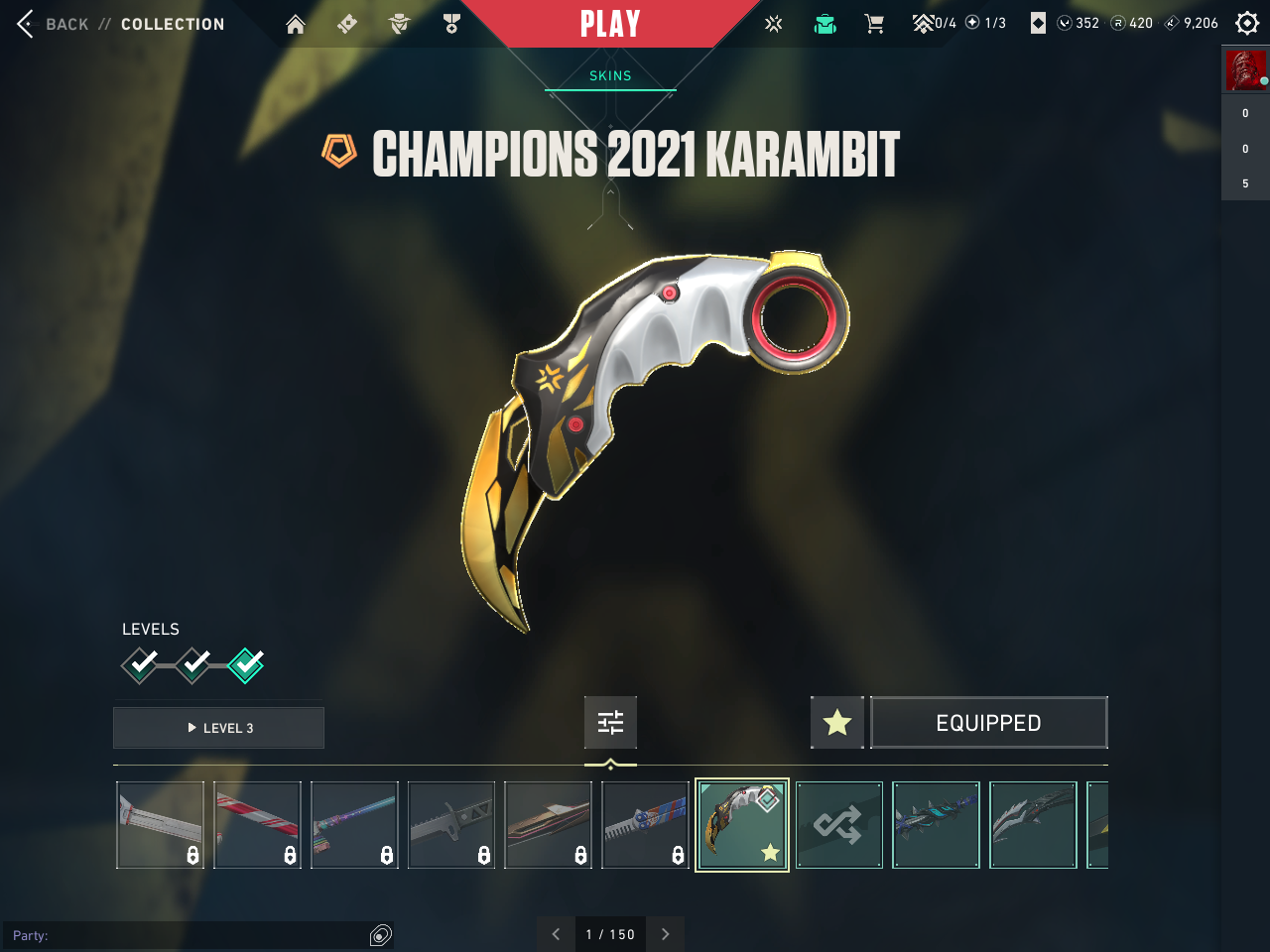
Task: Select the locked red-and-white striped knife
Action: (257, 825)
